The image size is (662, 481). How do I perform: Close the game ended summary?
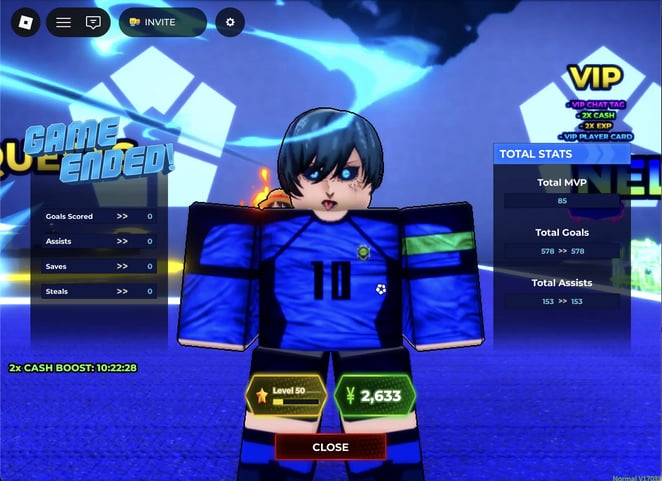[330, 447]
